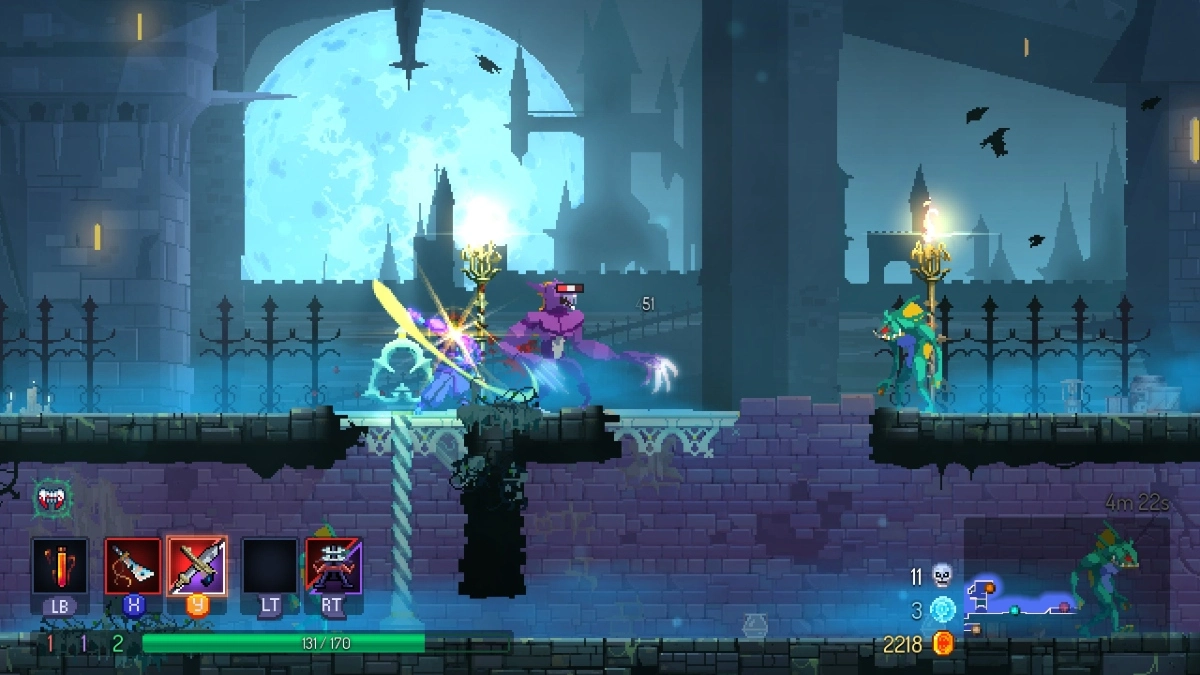
Task: Click the vampire fangs mutation icon
Action: point(51,497)
